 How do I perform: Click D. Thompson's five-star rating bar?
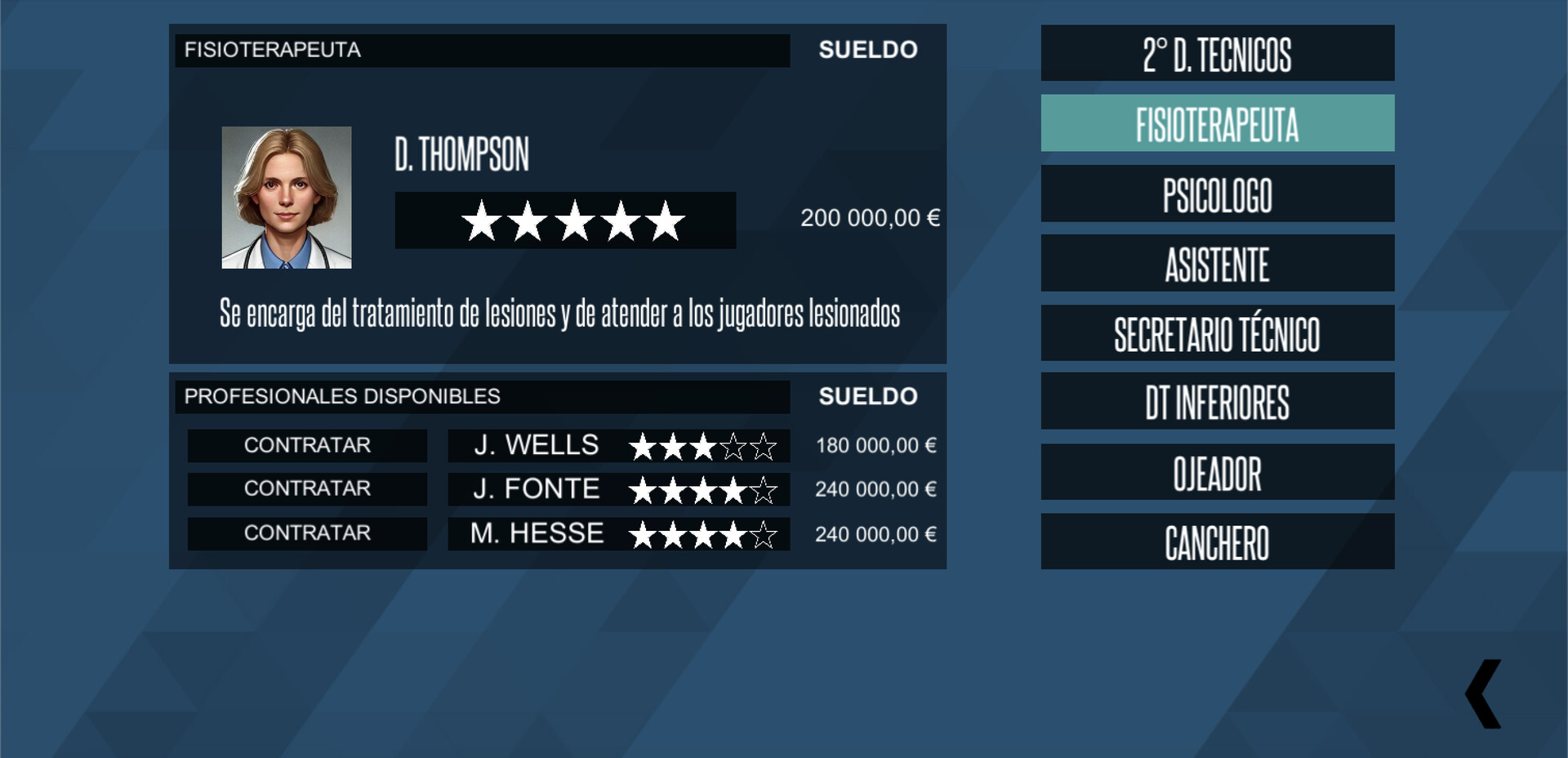pos(567,219)
